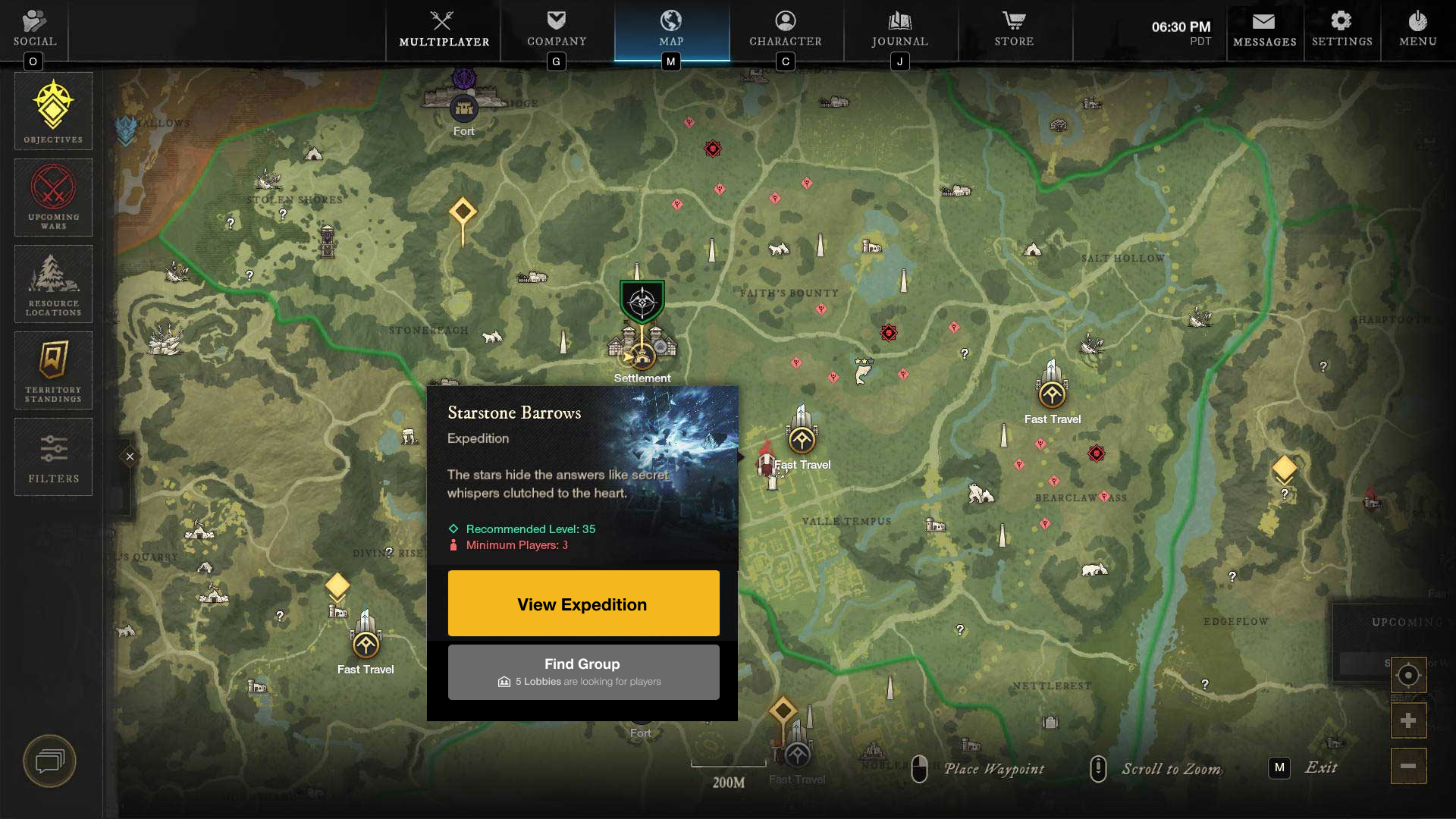Select the Map tab

[x=671, y=29]
